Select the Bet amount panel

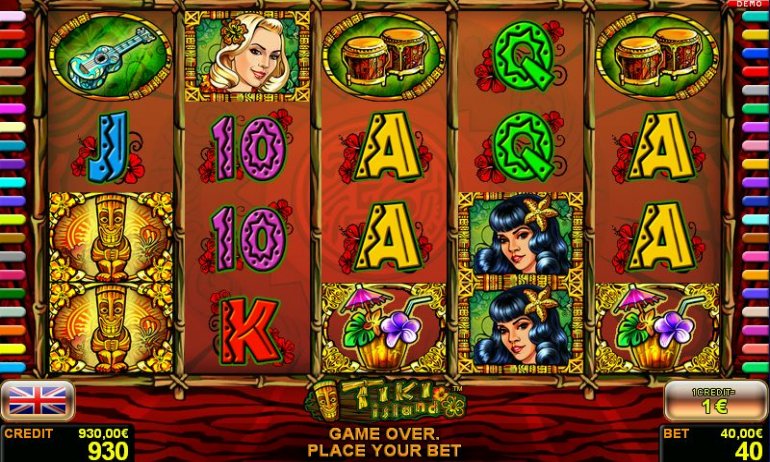click(714, 443)
